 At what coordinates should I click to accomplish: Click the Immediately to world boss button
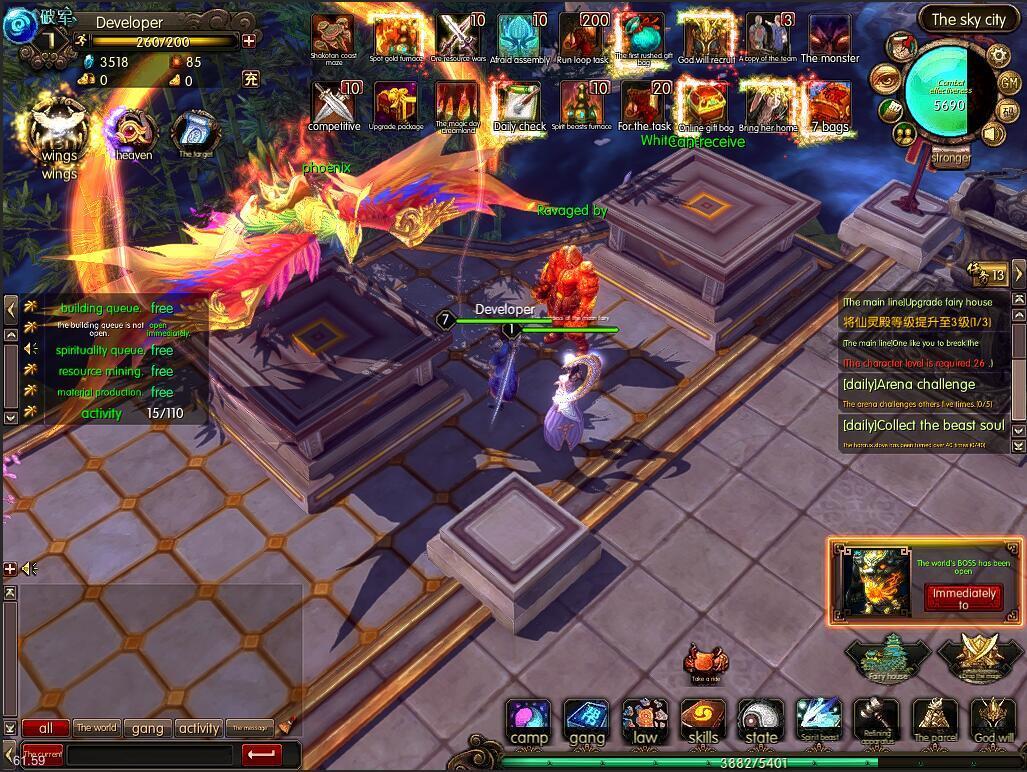(963, 597)
